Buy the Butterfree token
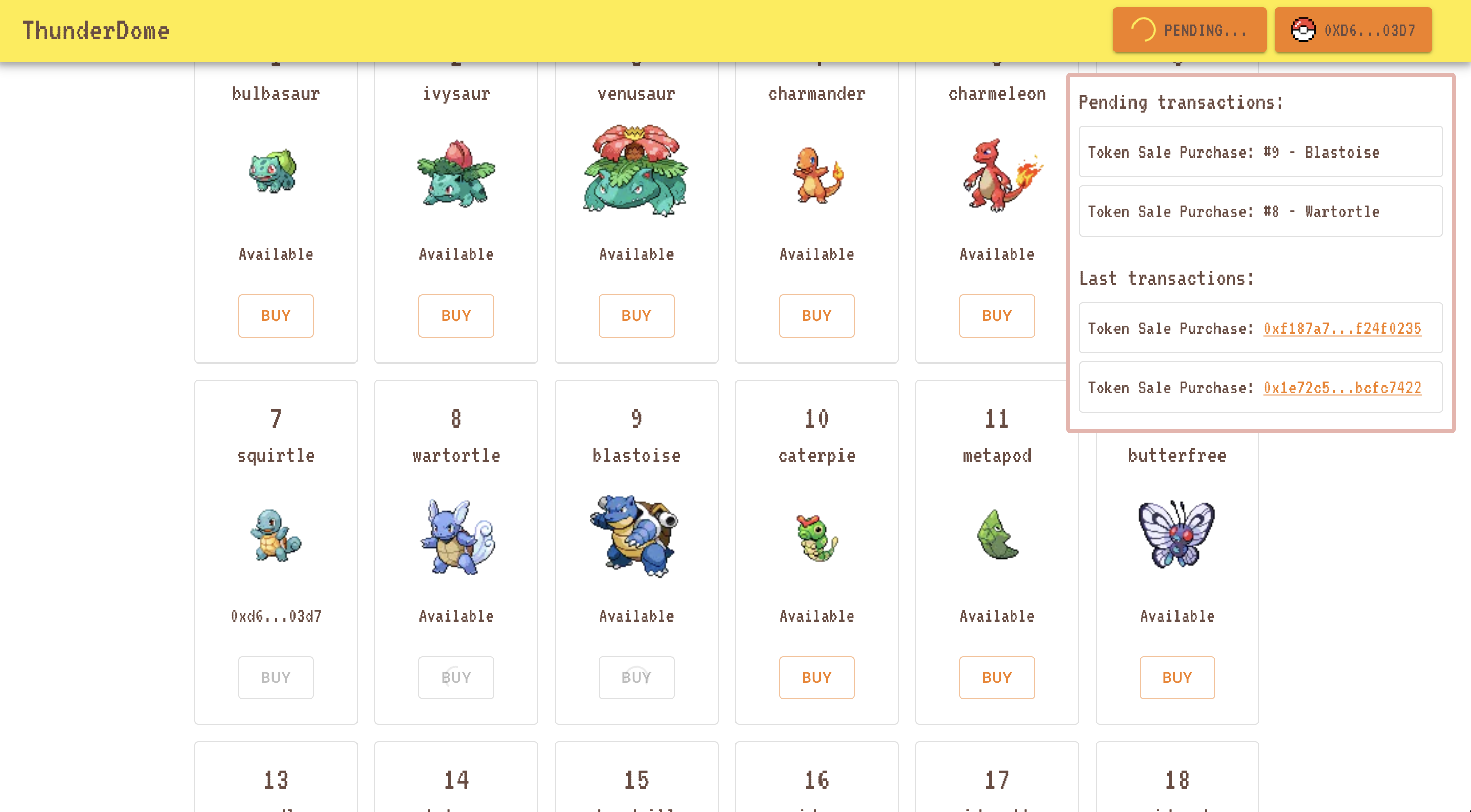Image resolution: width=1471 pixels, height=812 pixels. click(x=1177, y=677)
